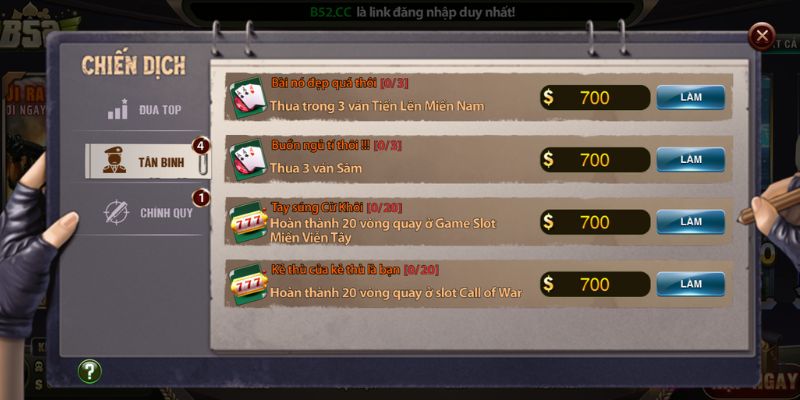800x400 pixels.
Task: Close the Chiến Dịch window
Action: pos(763,38)
